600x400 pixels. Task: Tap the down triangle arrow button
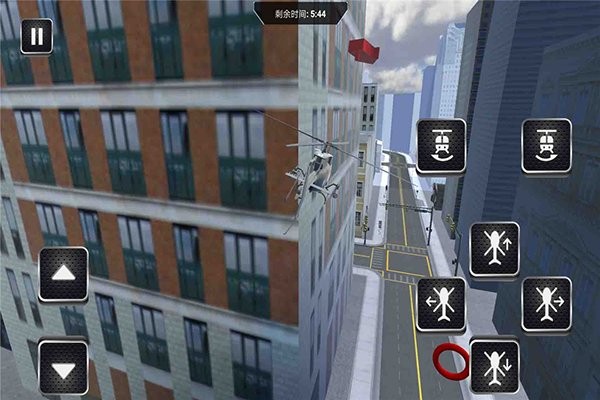[x=63, y=369]
